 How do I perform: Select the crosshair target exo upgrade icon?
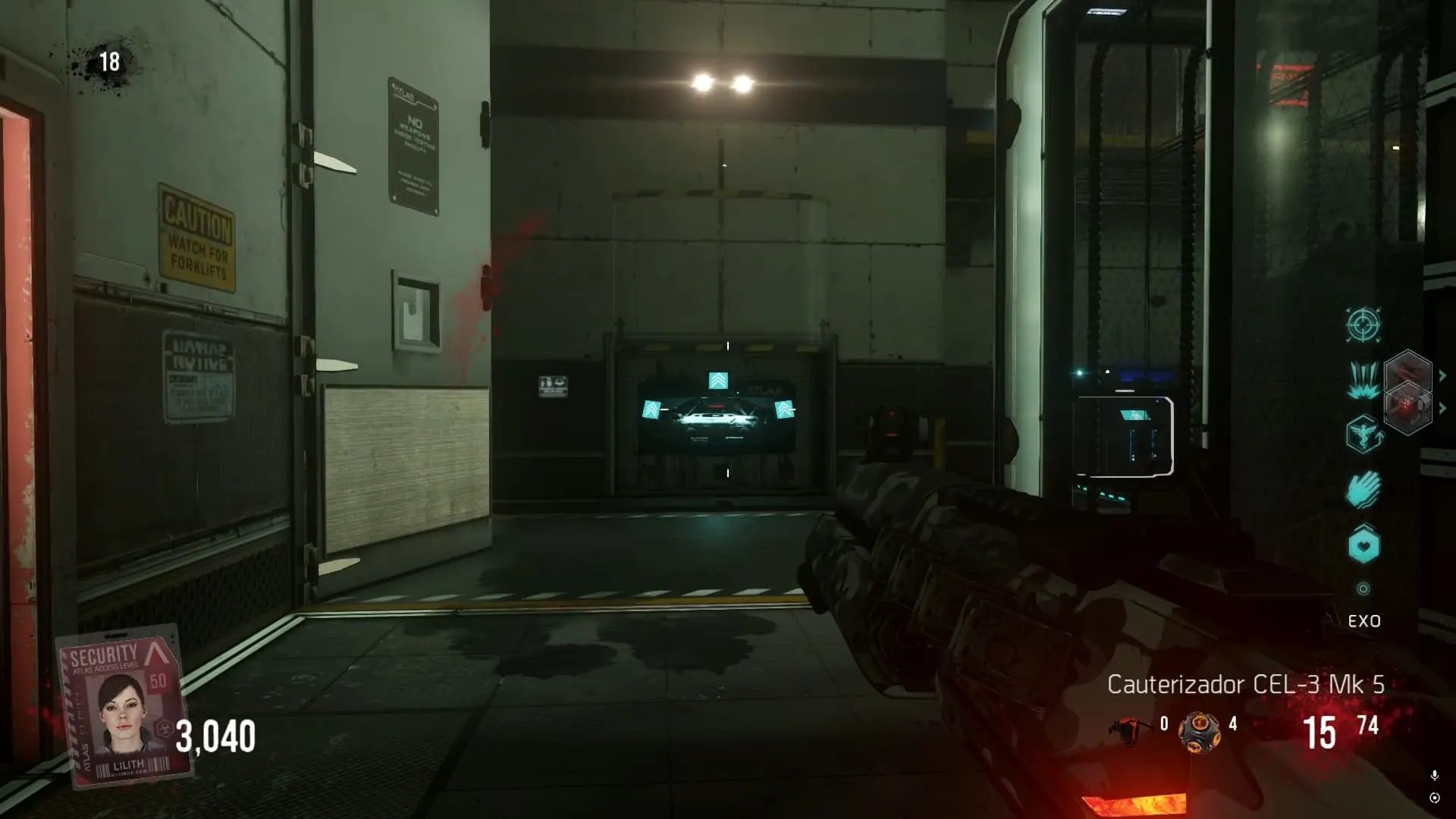[1363, 325]
